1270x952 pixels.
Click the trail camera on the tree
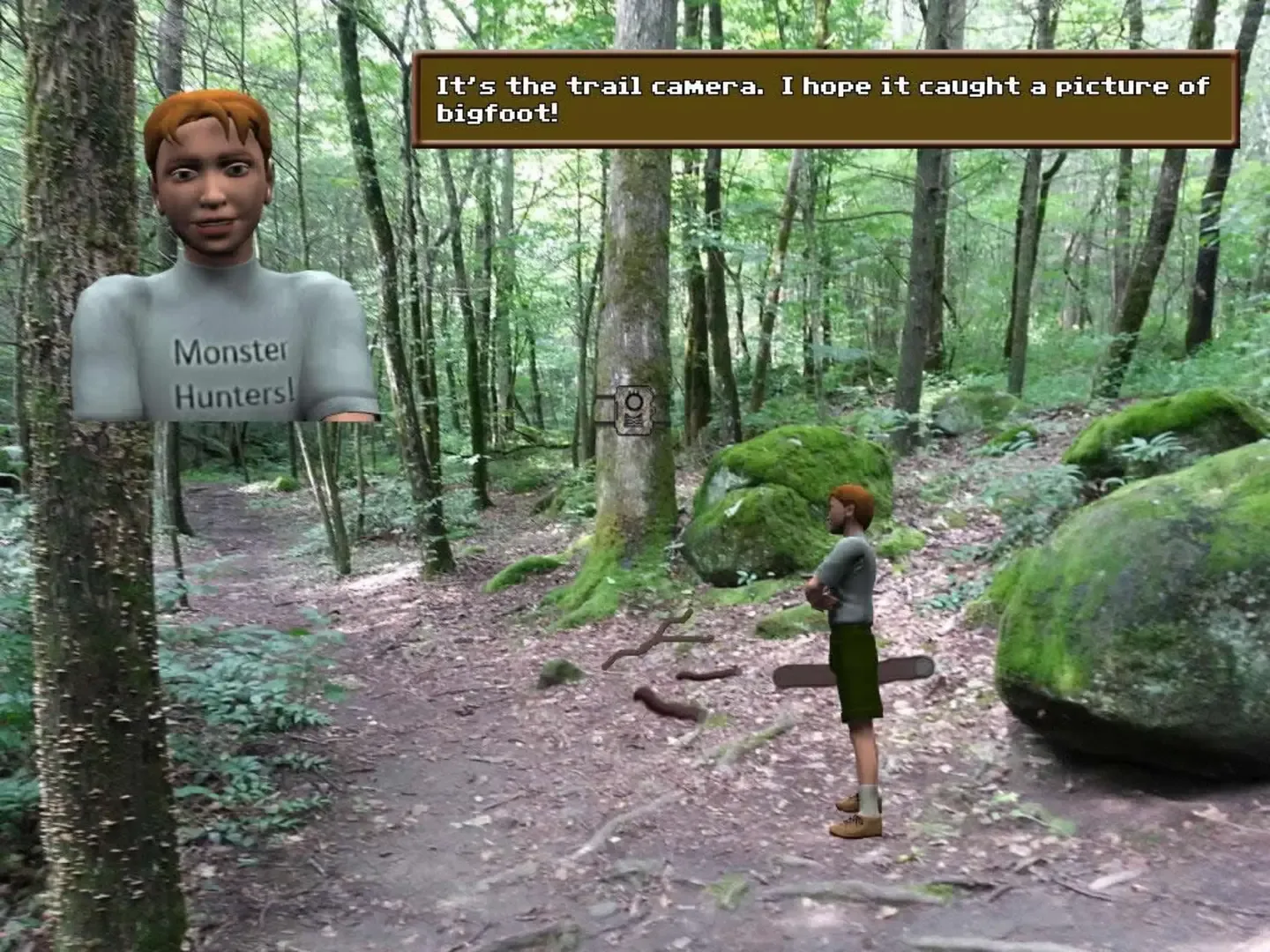[633, 411]
